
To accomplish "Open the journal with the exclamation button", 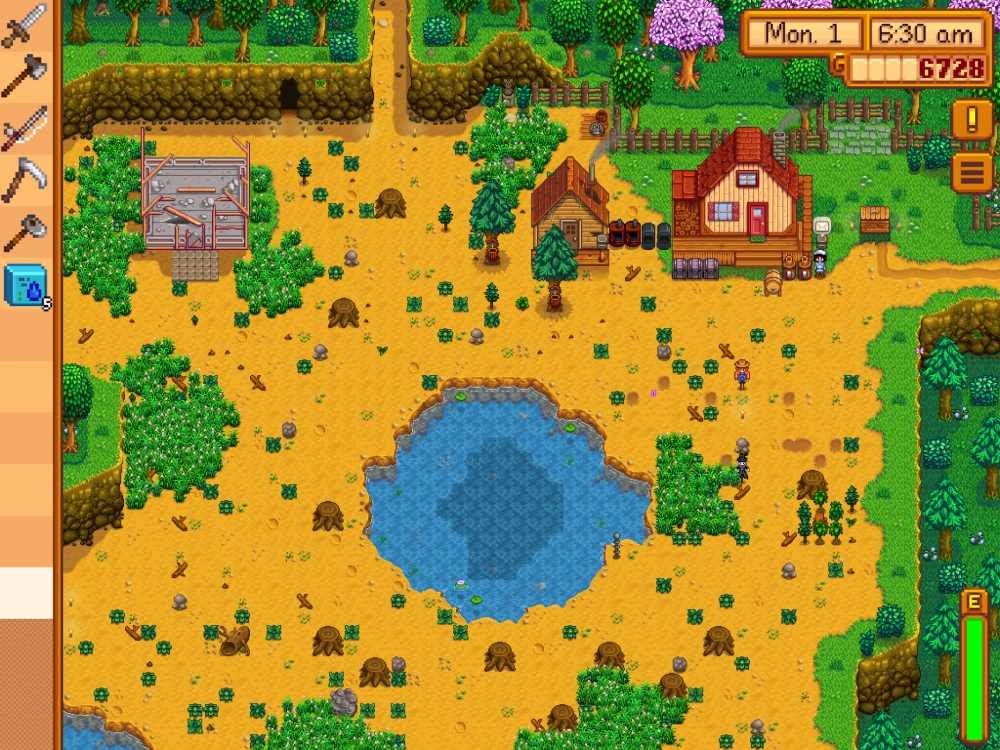I will [x=971, y=120].
